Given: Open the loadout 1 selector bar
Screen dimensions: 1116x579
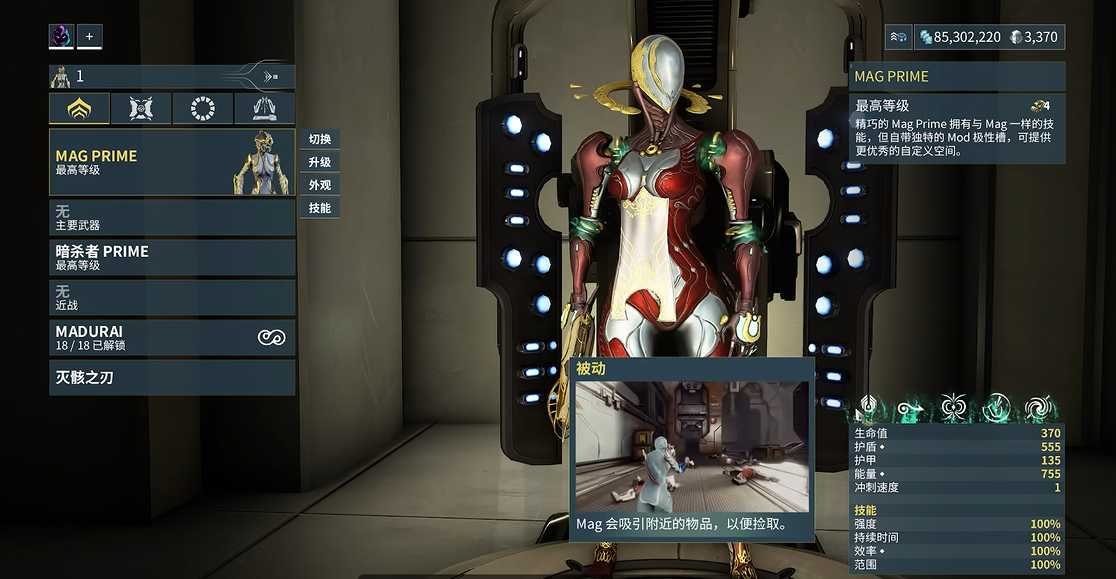Looking at the screenshot, I should [x=172, y=77].
